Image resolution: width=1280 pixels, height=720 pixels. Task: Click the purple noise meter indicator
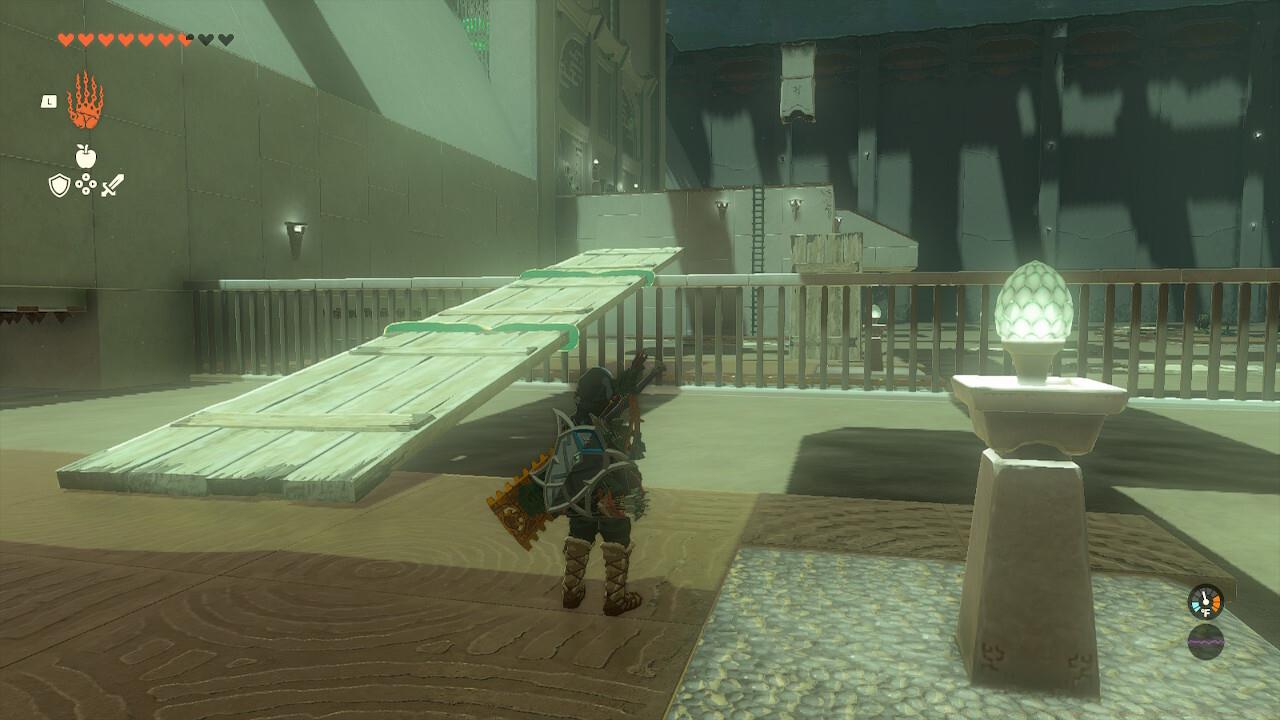pos(1206,642)
